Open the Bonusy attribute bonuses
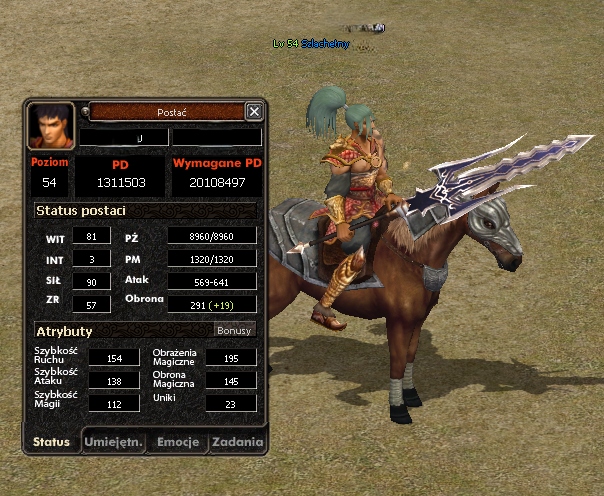The image size is (604, 496). pyautogui.click(x=235, y=330)
